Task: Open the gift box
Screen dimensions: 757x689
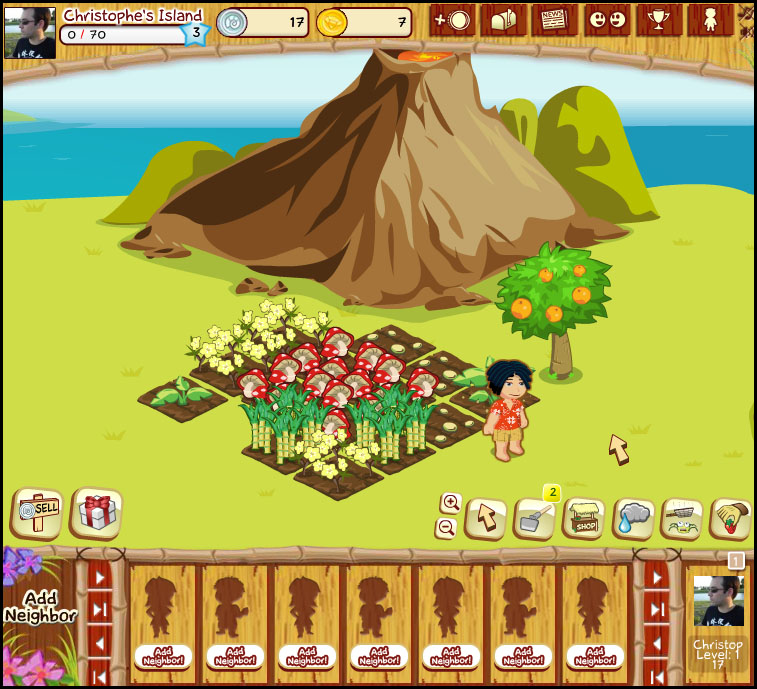Action: [97, 513]
